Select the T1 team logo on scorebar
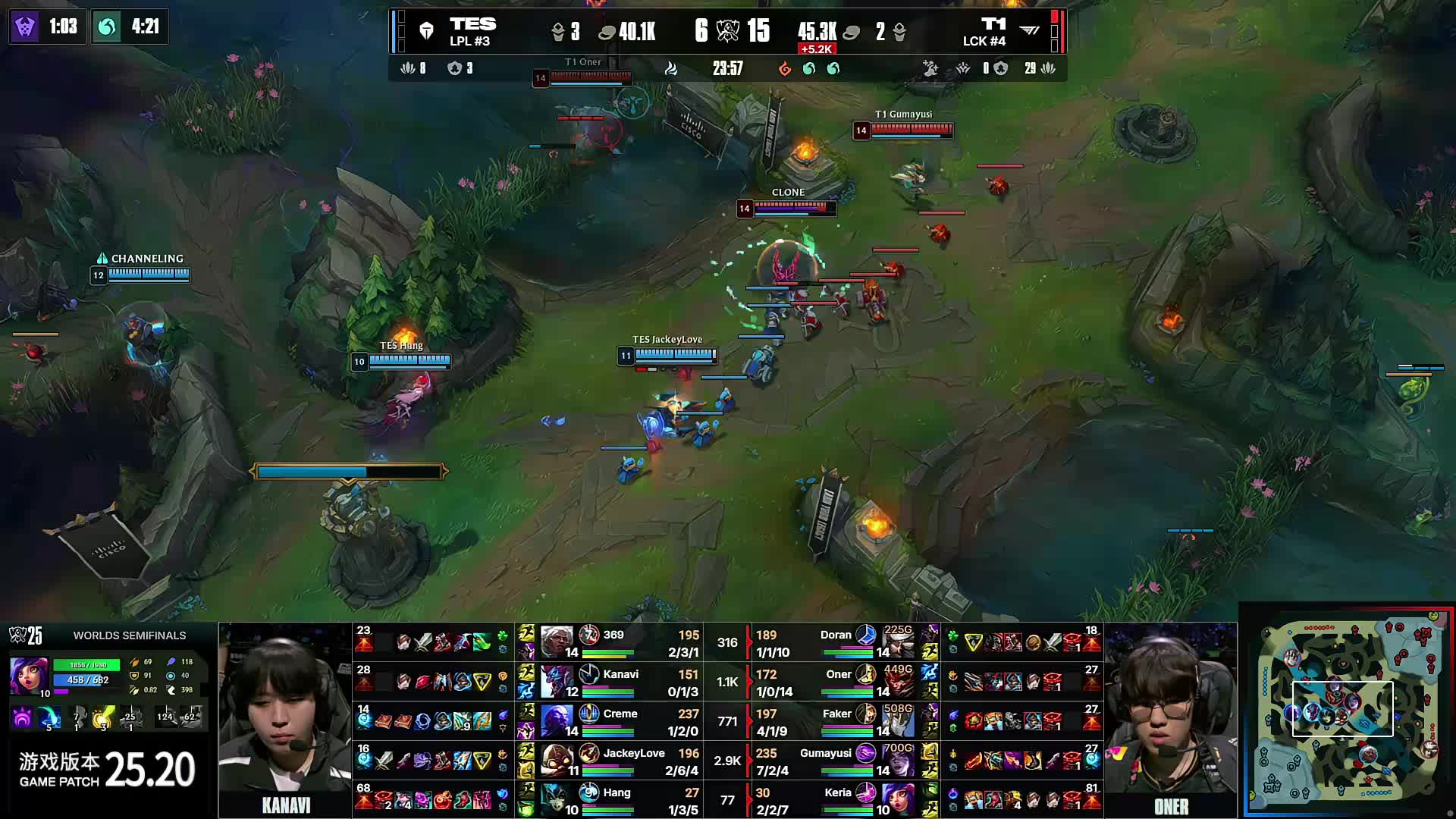1456x819 pixels. pos(1029,31)
